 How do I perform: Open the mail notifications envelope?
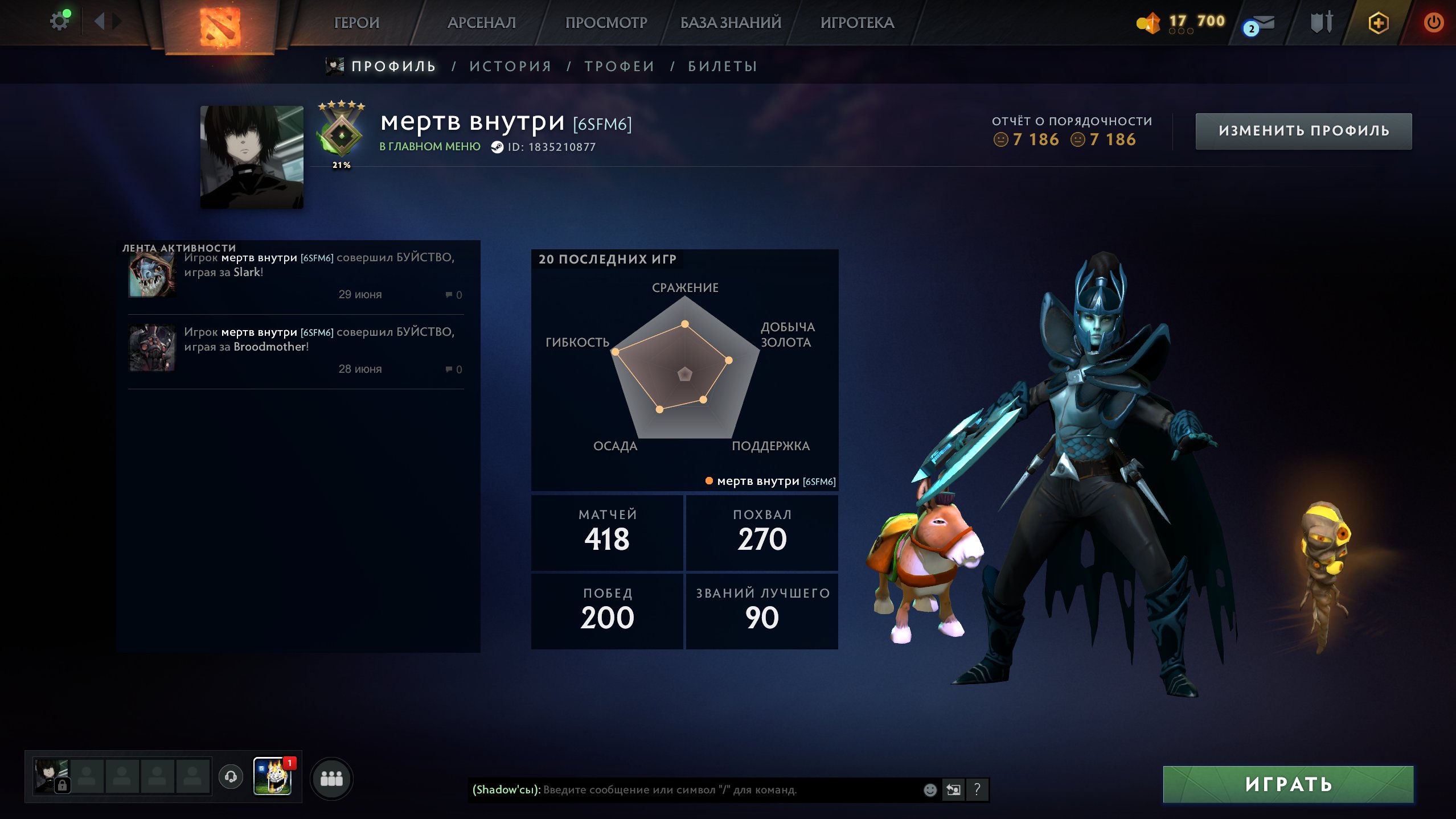pyautogui.click(x=1265, y=23)
